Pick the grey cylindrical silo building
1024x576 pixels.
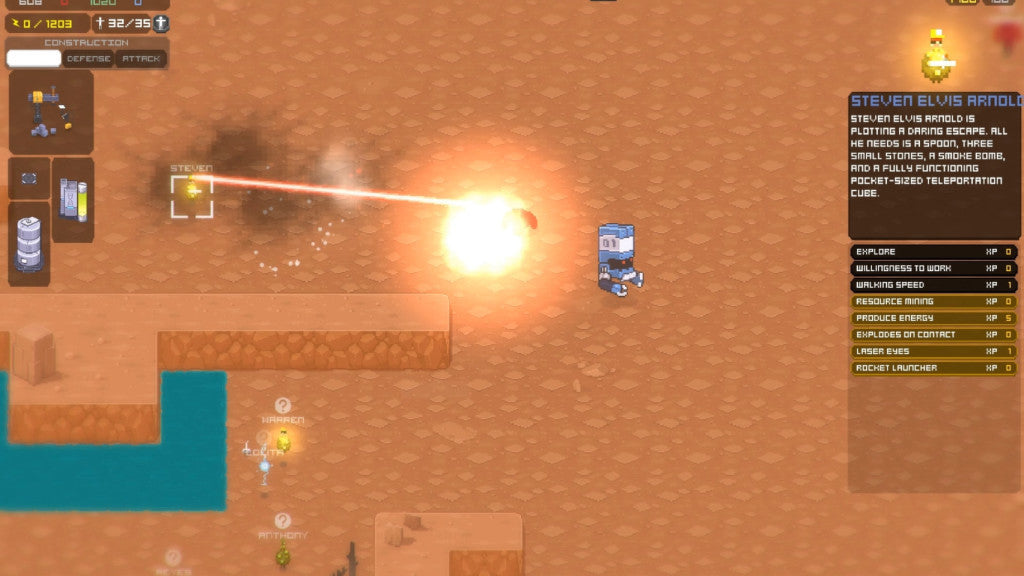click(29, 243)
